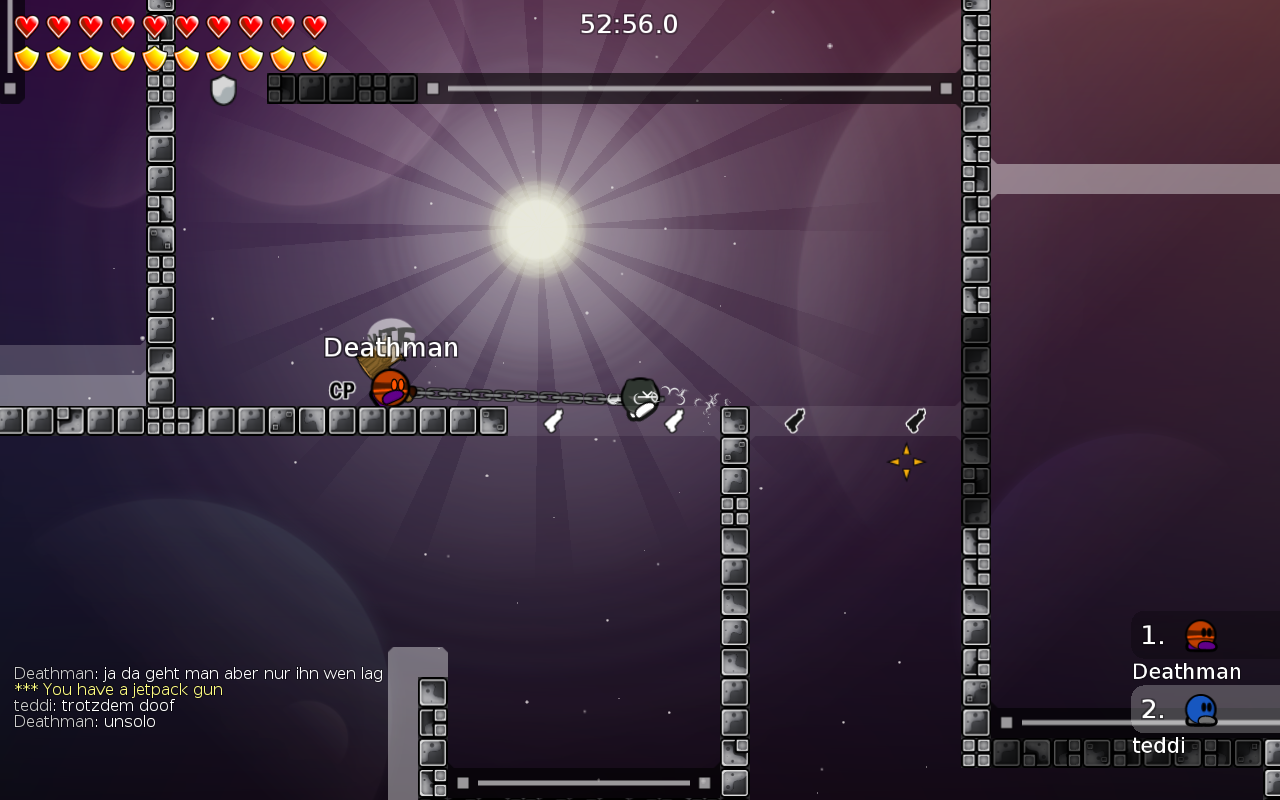Click the grey shield pickup near the hearts
The height and width of the screenshot is (800, 1280).
(223, 90)
